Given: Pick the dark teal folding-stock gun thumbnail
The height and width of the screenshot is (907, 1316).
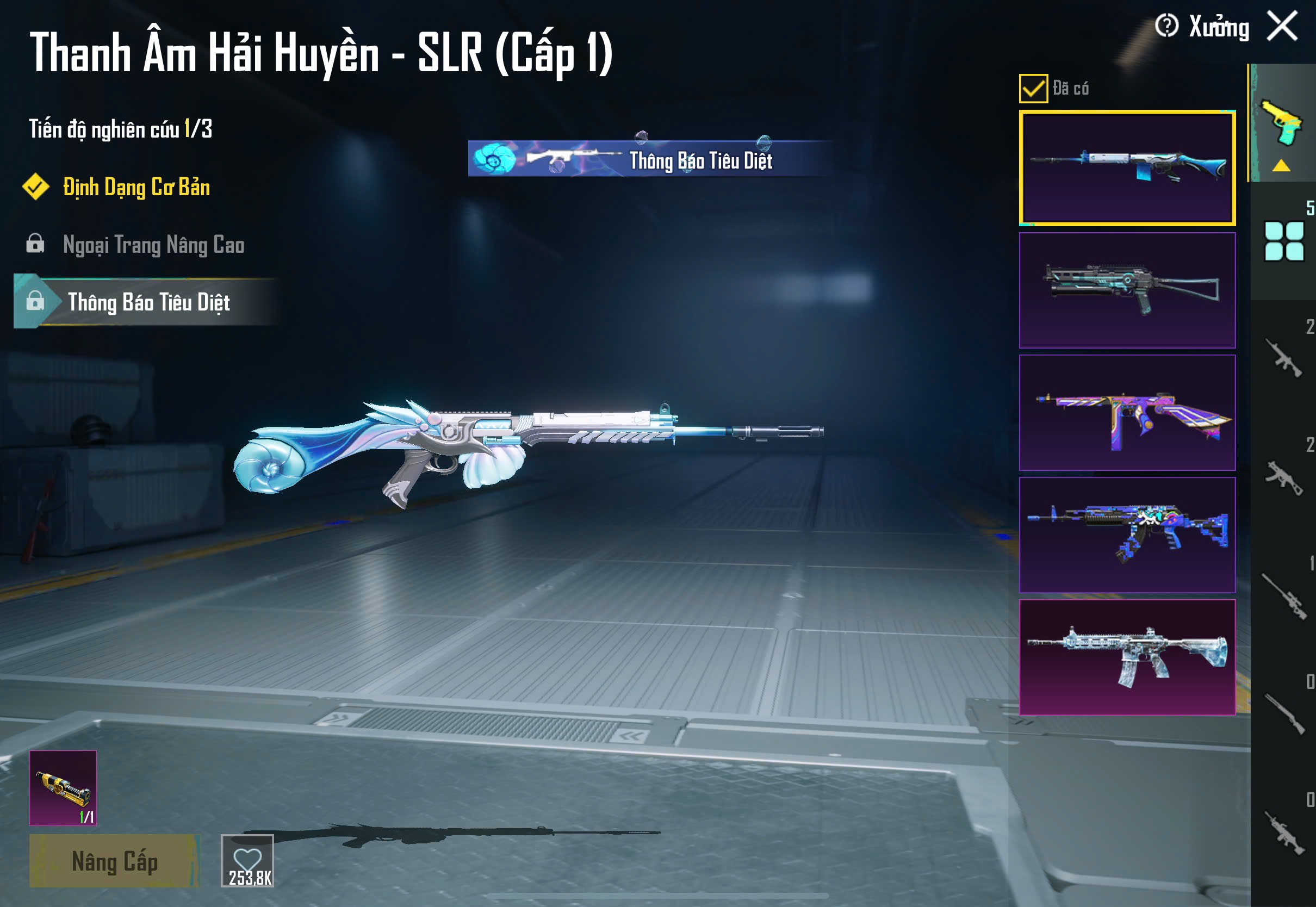Looking at the screenshot, I should tap(1127, 290).
